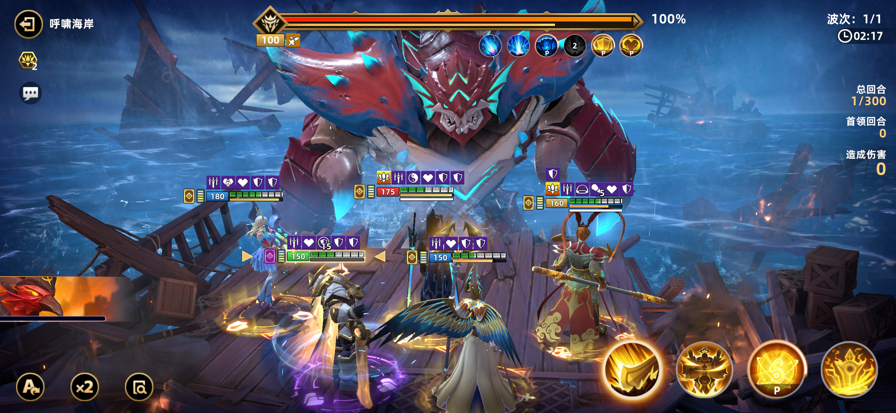Exit the battle with the back arrow button
Image resolution: width=896 pixels, height=413 pixels.
(x=28, y=24)
